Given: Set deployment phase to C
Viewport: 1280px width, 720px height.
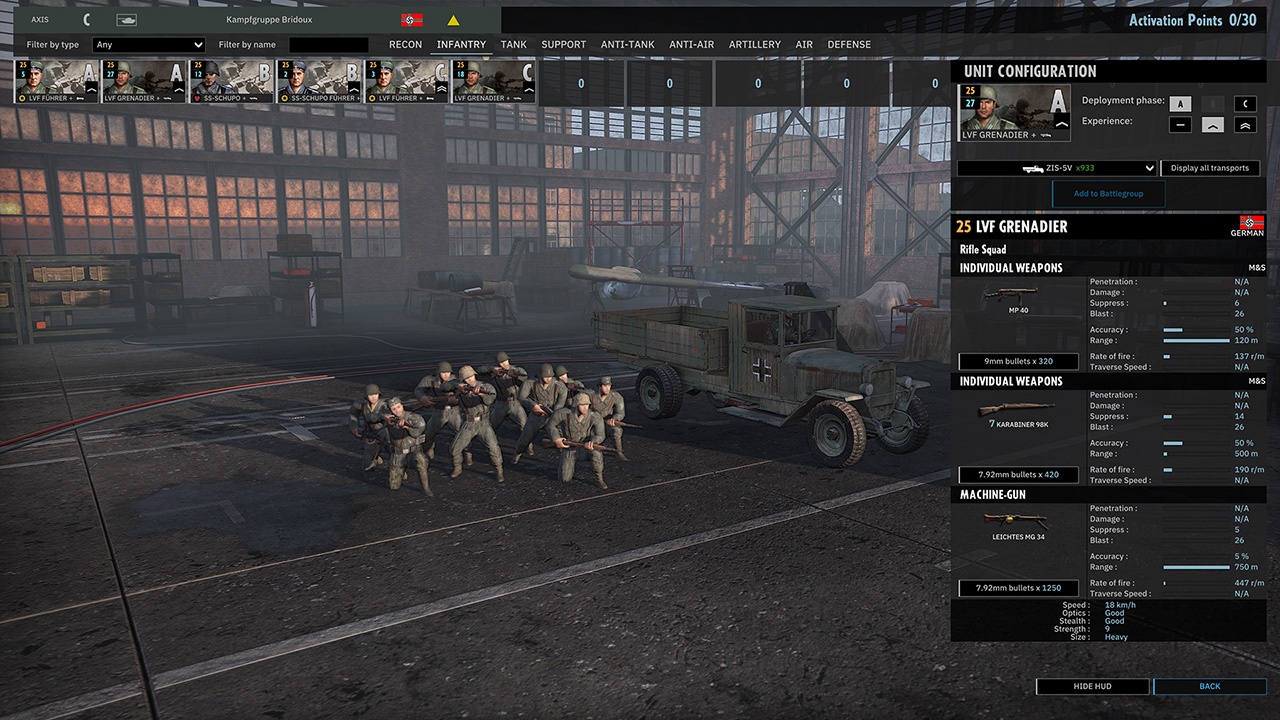Looking at the screenshot, I should tap(1245, 104).
